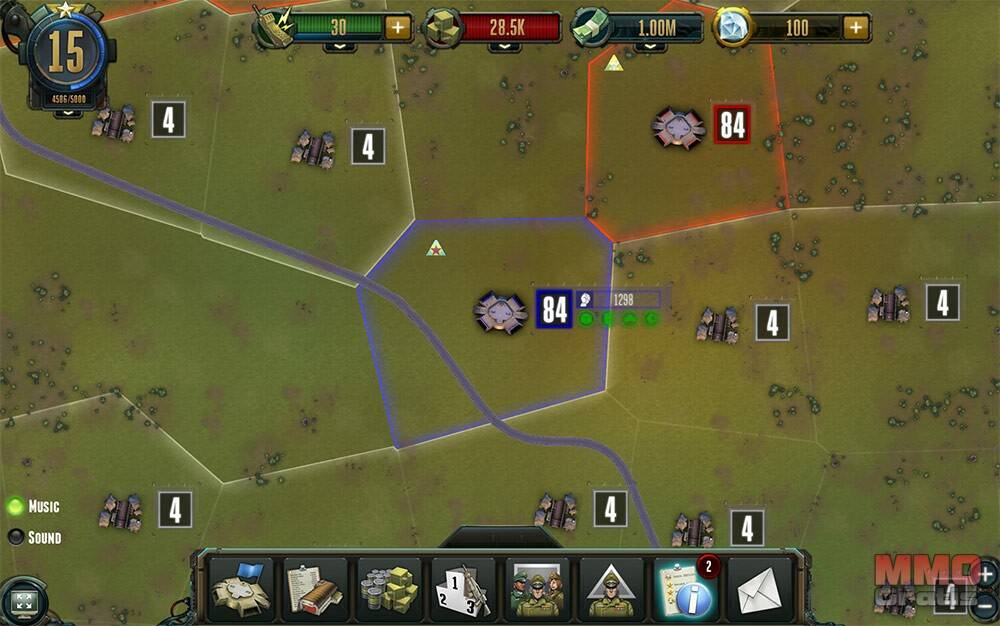Open the supply crates and barrels menu

[389, 589]
